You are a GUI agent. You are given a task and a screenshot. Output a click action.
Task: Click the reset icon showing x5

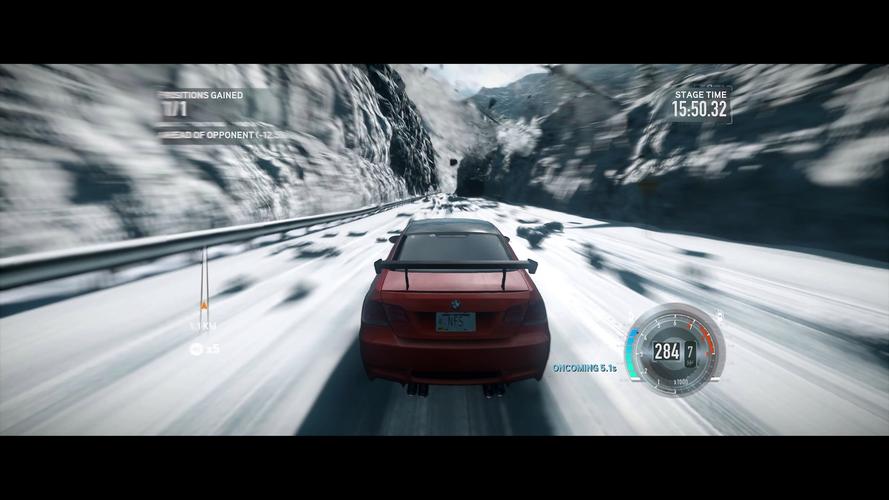197,348
